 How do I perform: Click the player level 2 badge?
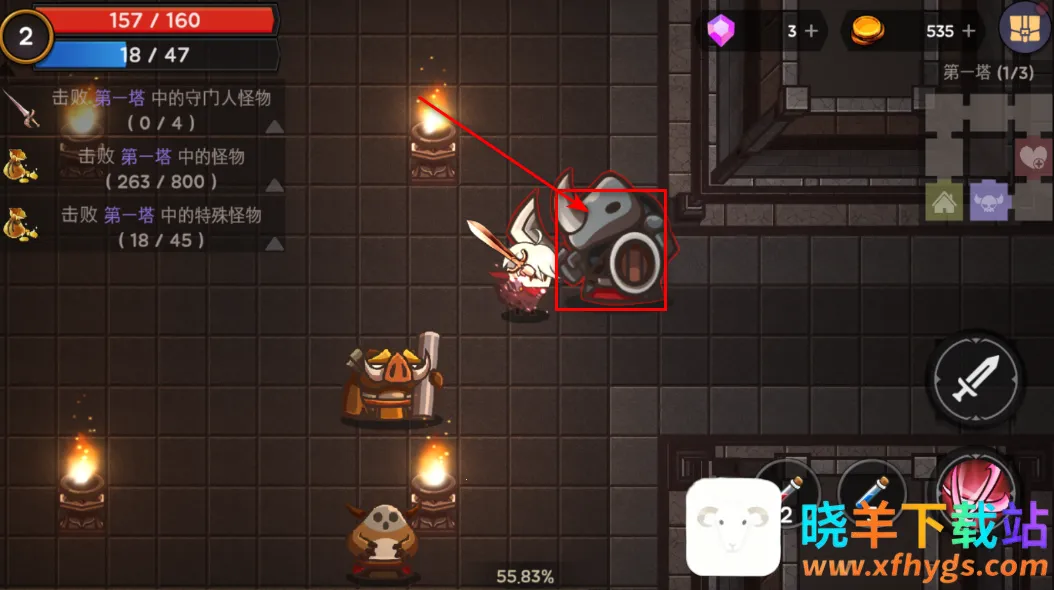click(25, 37)
